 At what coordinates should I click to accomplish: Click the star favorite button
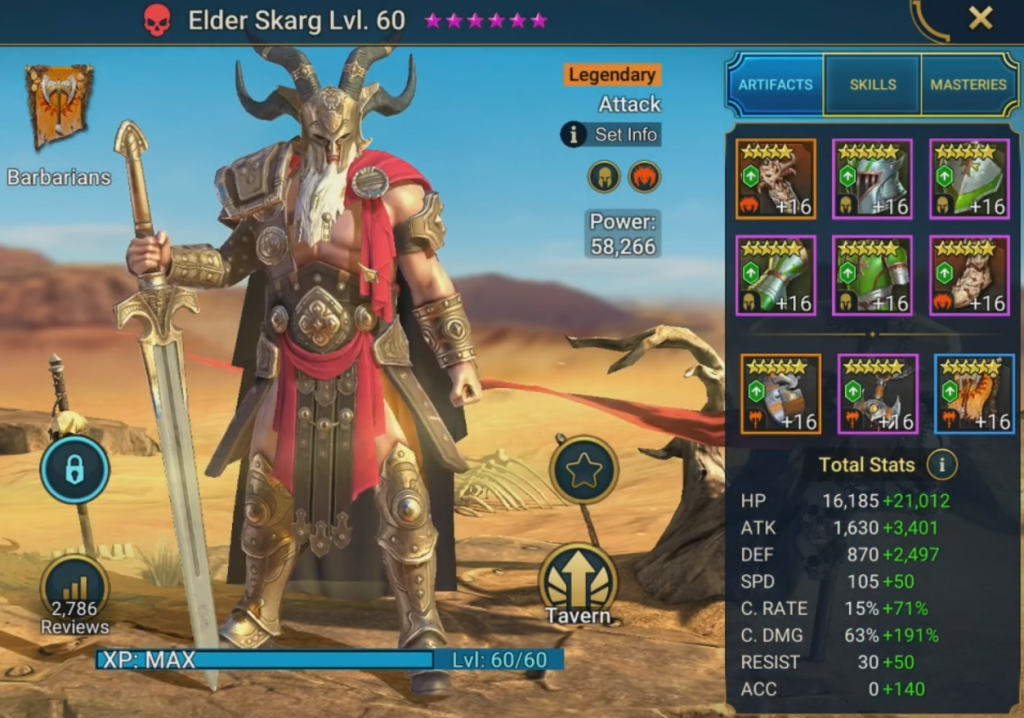[x=583, y=471]
